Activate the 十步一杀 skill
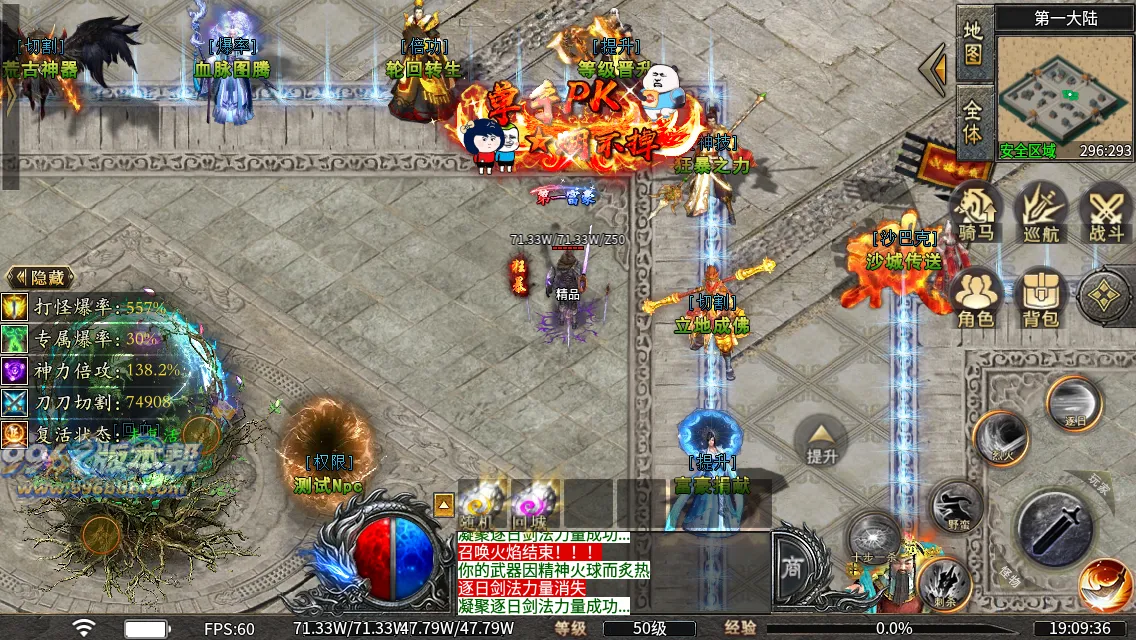The image size is (1136, 640). (x=875, y=538)
